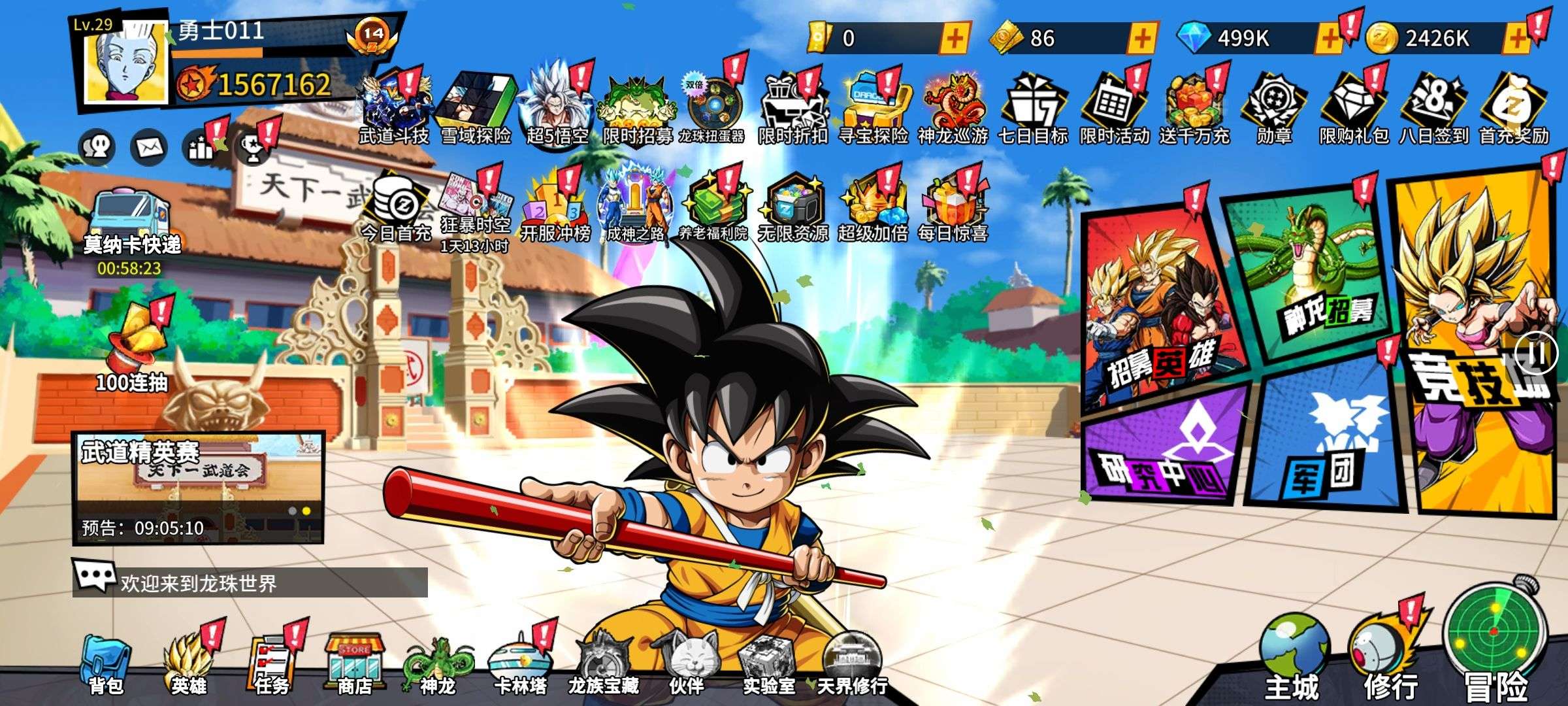
Task: Open the 研究中心 research center
Action: click(1163, 451)
